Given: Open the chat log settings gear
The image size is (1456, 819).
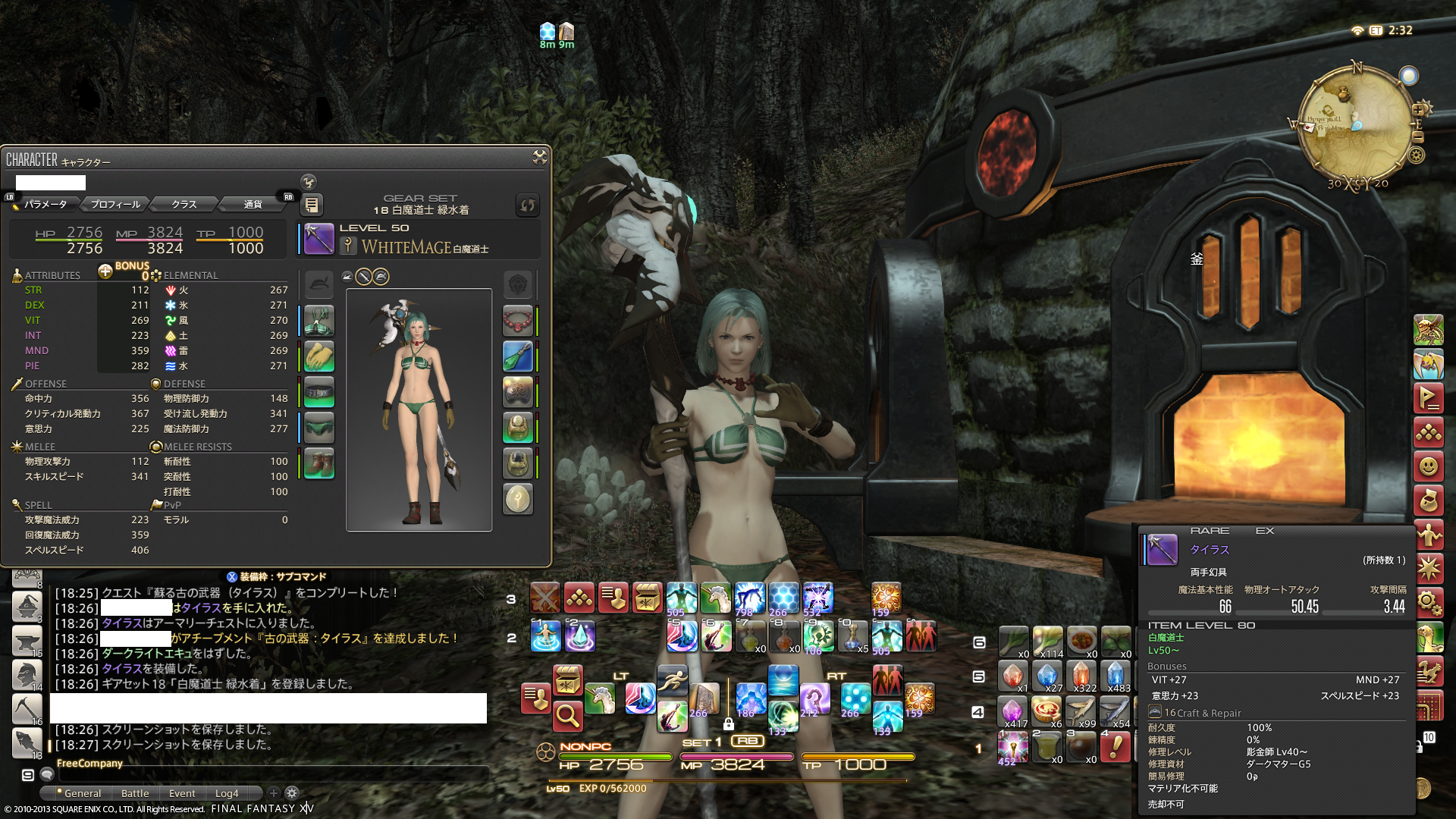Looking at the screenshot, I should click(292, 793).
